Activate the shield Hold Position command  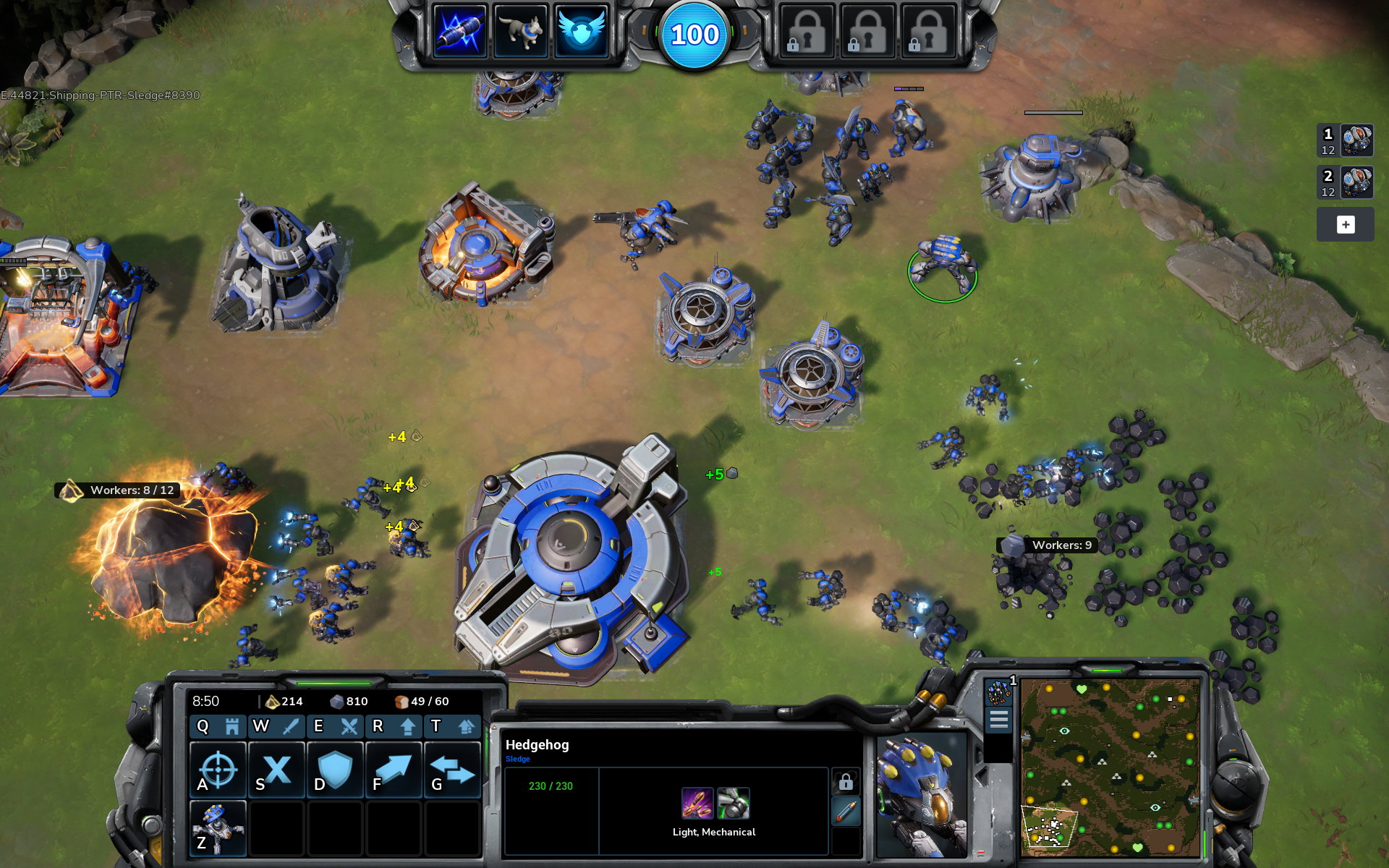[x=335, y=770]
